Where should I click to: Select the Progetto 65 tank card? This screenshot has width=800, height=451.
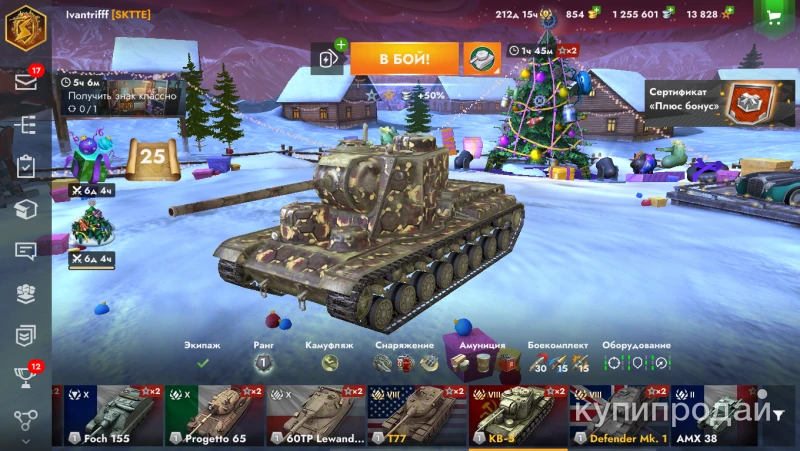[x=214, y=415]
